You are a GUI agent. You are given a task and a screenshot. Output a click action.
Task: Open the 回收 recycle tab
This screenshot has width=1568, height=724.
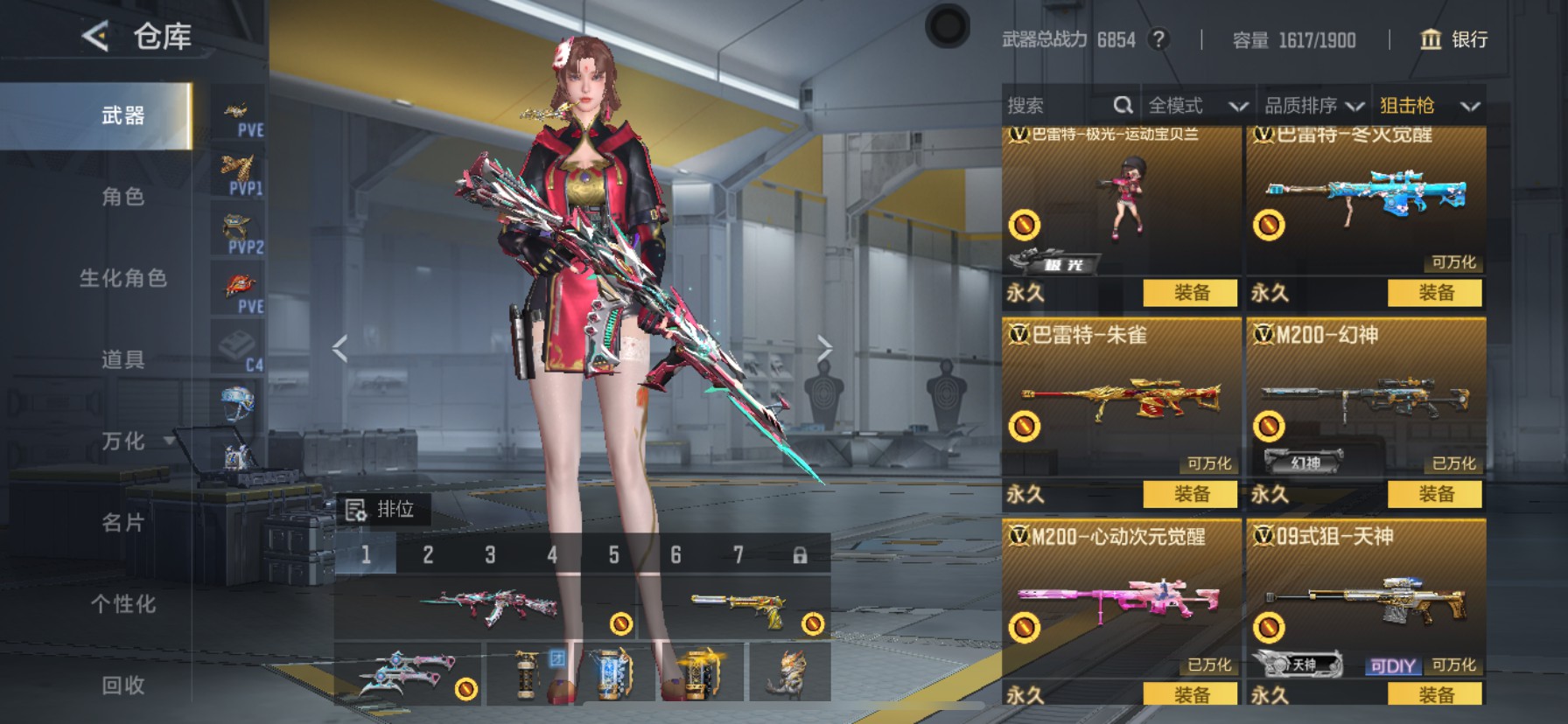pos(122,686)
